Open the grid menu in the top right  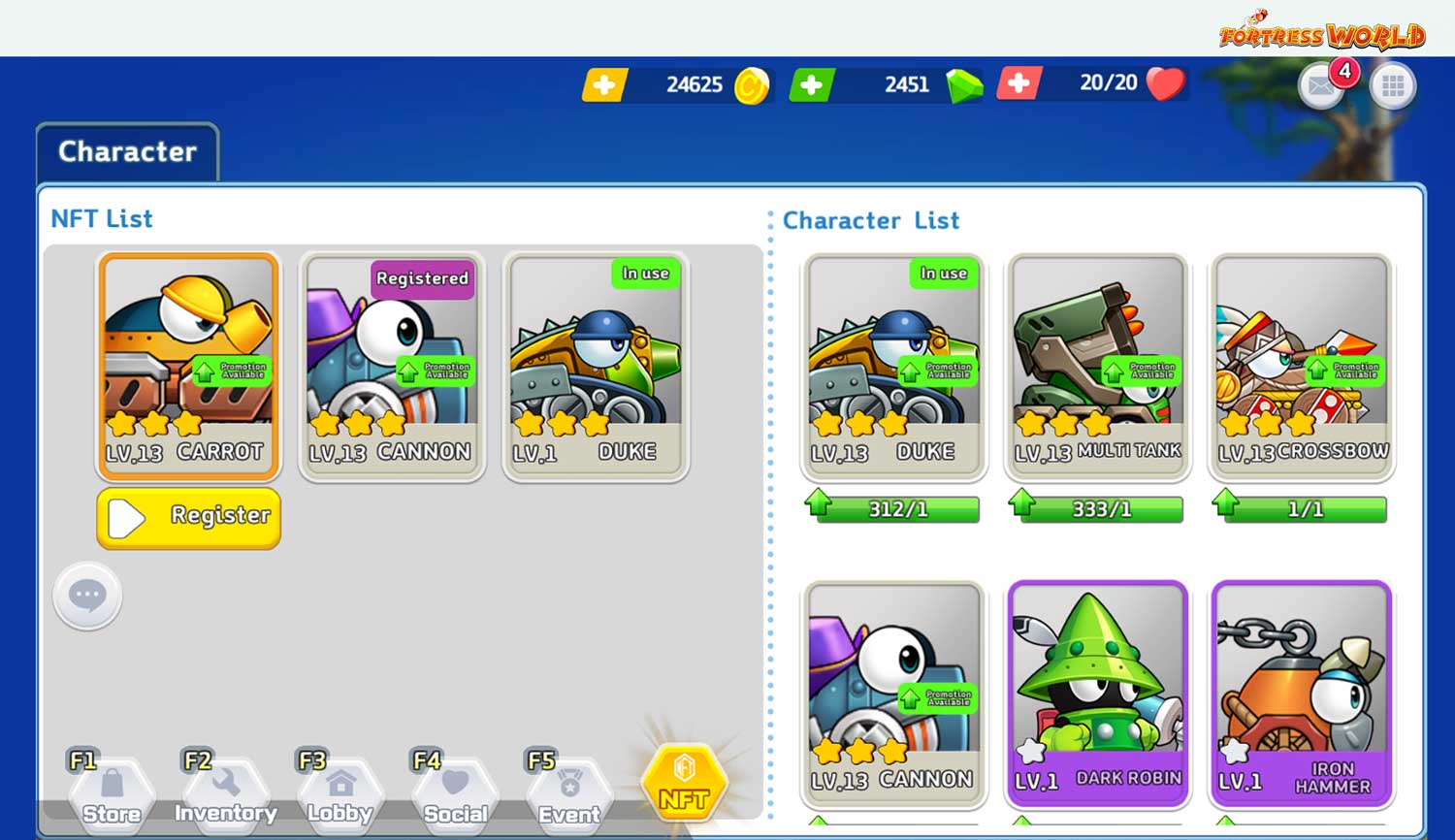1393,86
